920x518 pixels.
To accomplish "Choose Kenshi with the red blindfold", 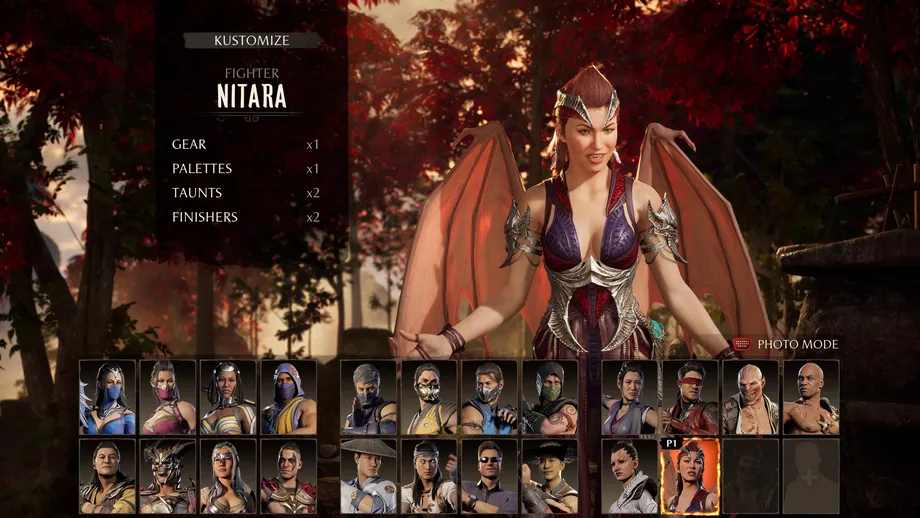I will 690,397.
